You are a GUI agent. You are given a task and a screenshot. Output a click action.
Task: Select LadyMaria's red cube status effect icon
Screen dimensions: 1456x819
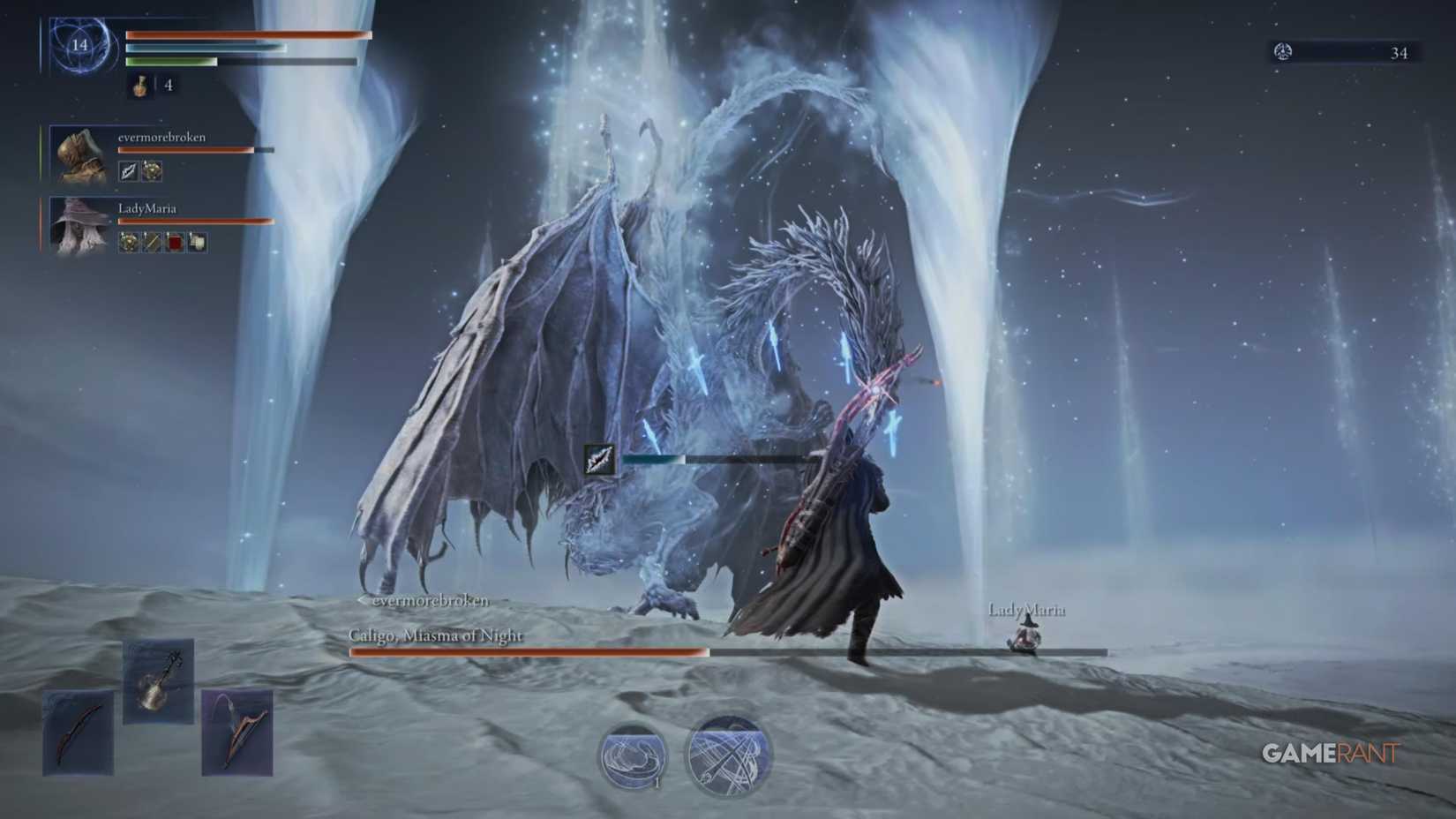[175, 242]
